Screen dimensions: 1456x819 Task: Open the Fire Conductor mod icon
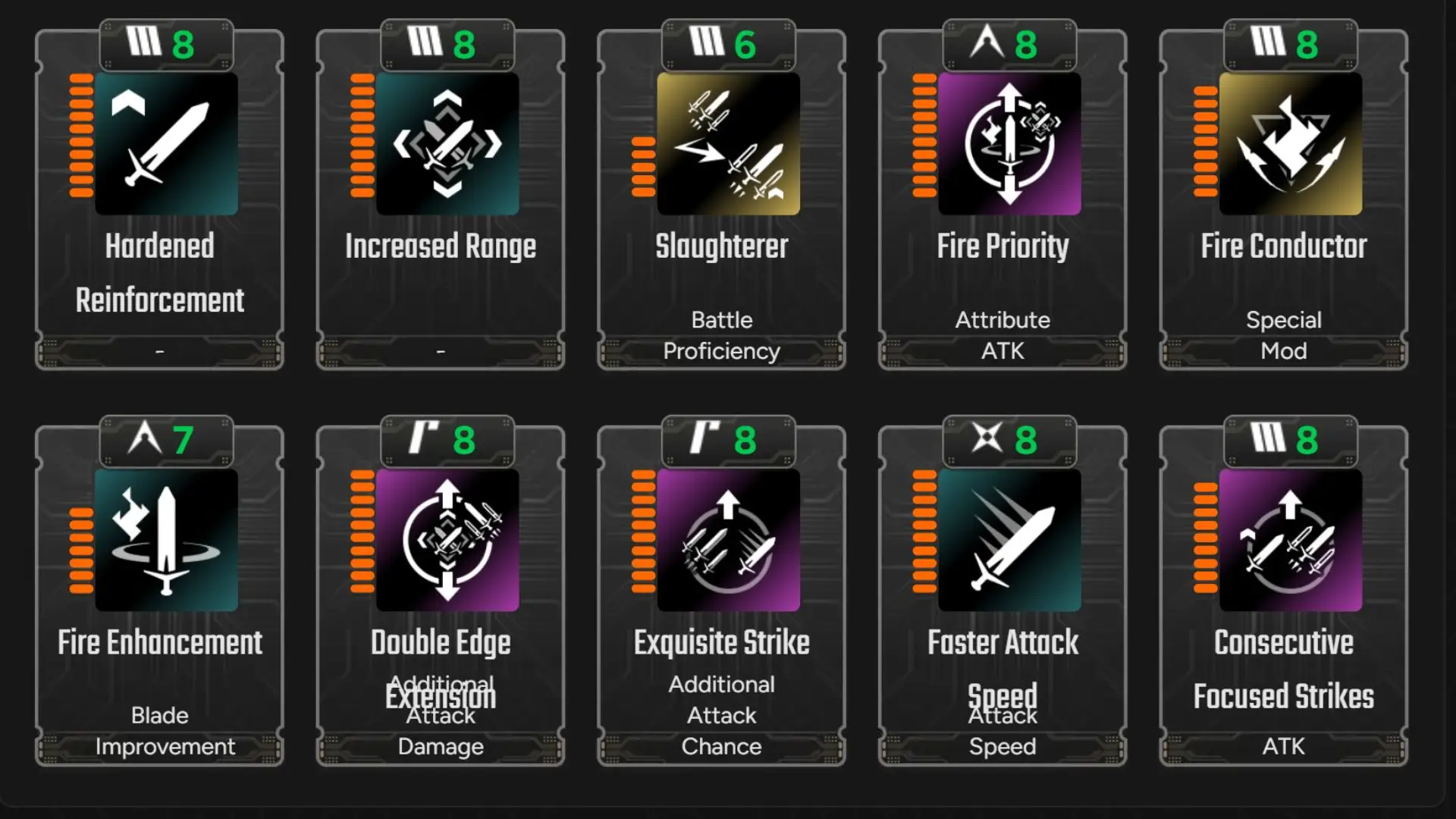point(1289,144)
